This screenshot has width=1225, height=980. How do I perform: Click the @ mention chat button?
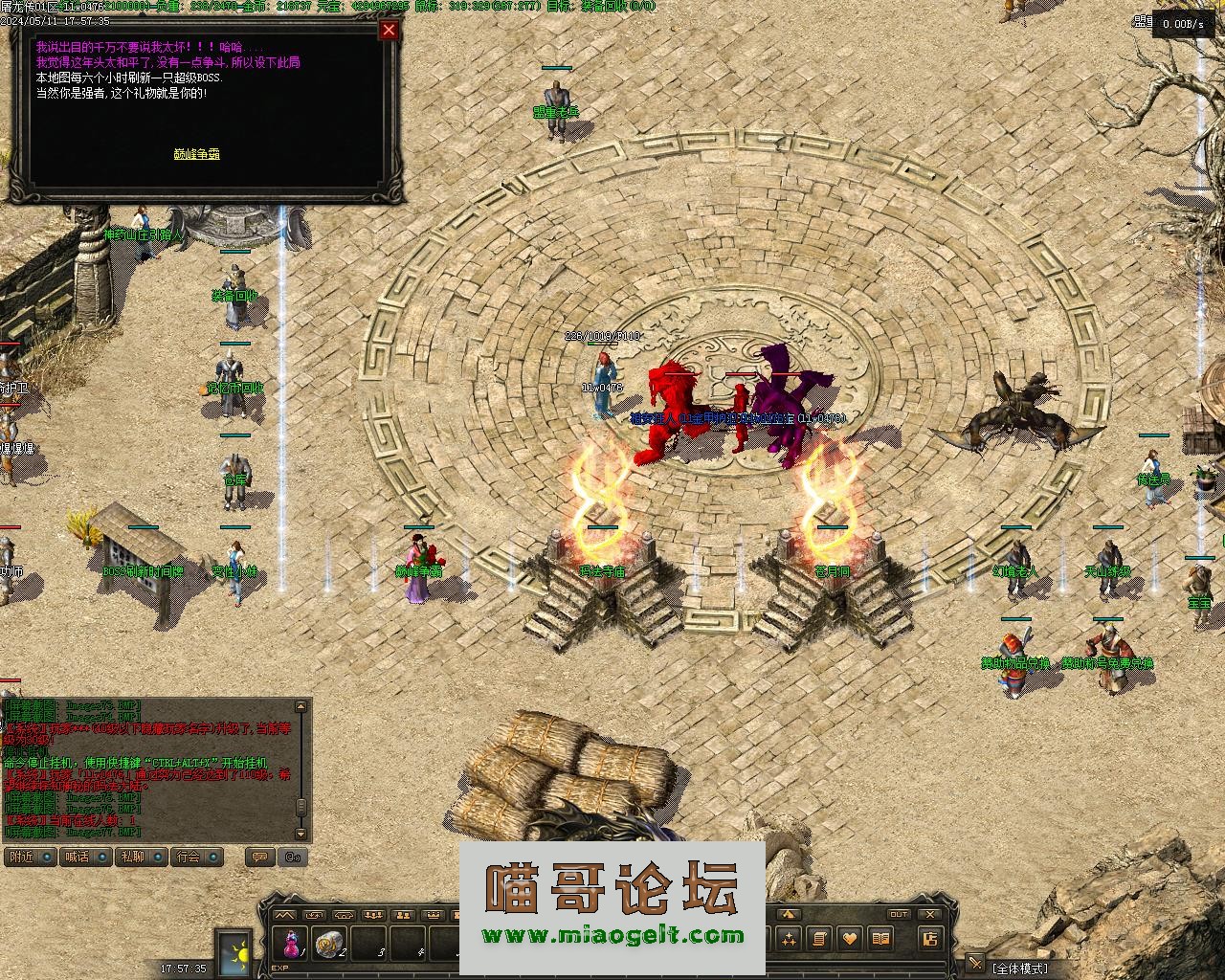293,857
